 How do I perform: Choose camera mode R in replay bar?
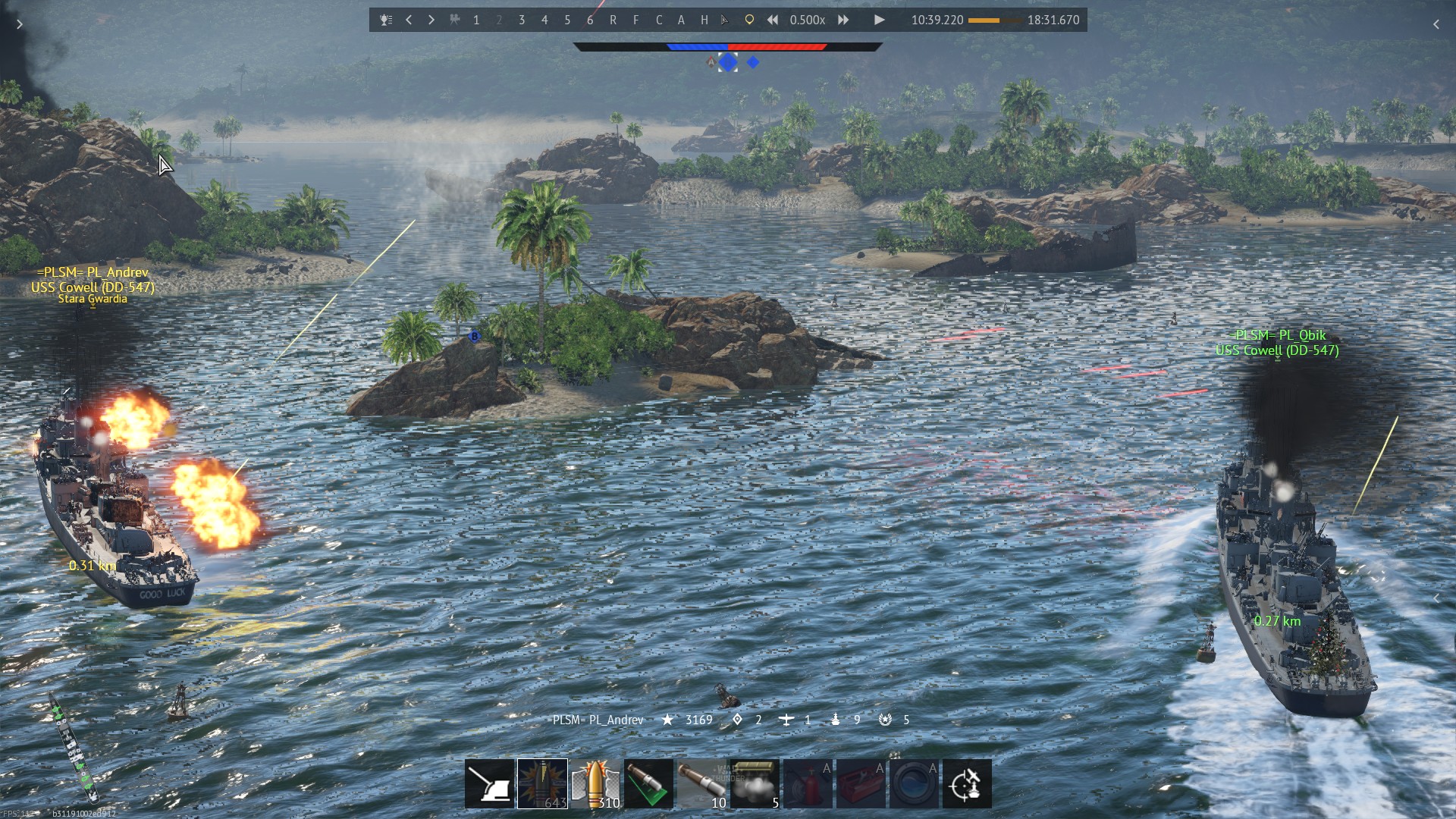(x=613, y=20)
